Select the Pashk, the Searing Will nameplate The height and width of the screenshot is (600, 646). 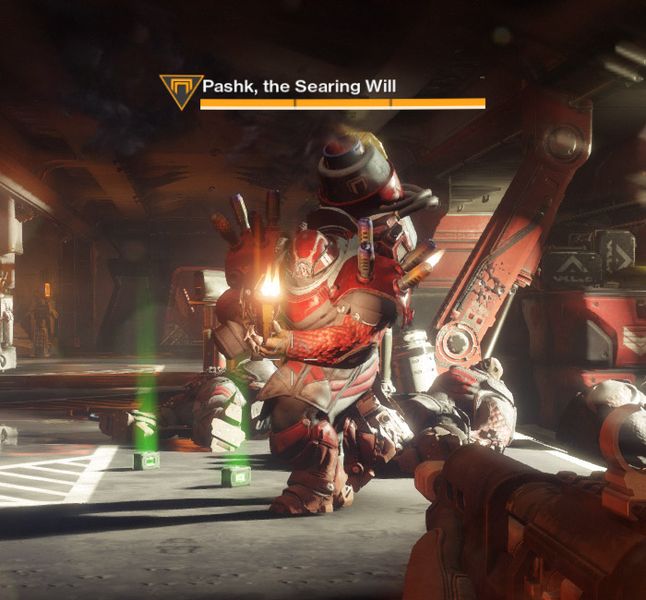pos(299,86)
